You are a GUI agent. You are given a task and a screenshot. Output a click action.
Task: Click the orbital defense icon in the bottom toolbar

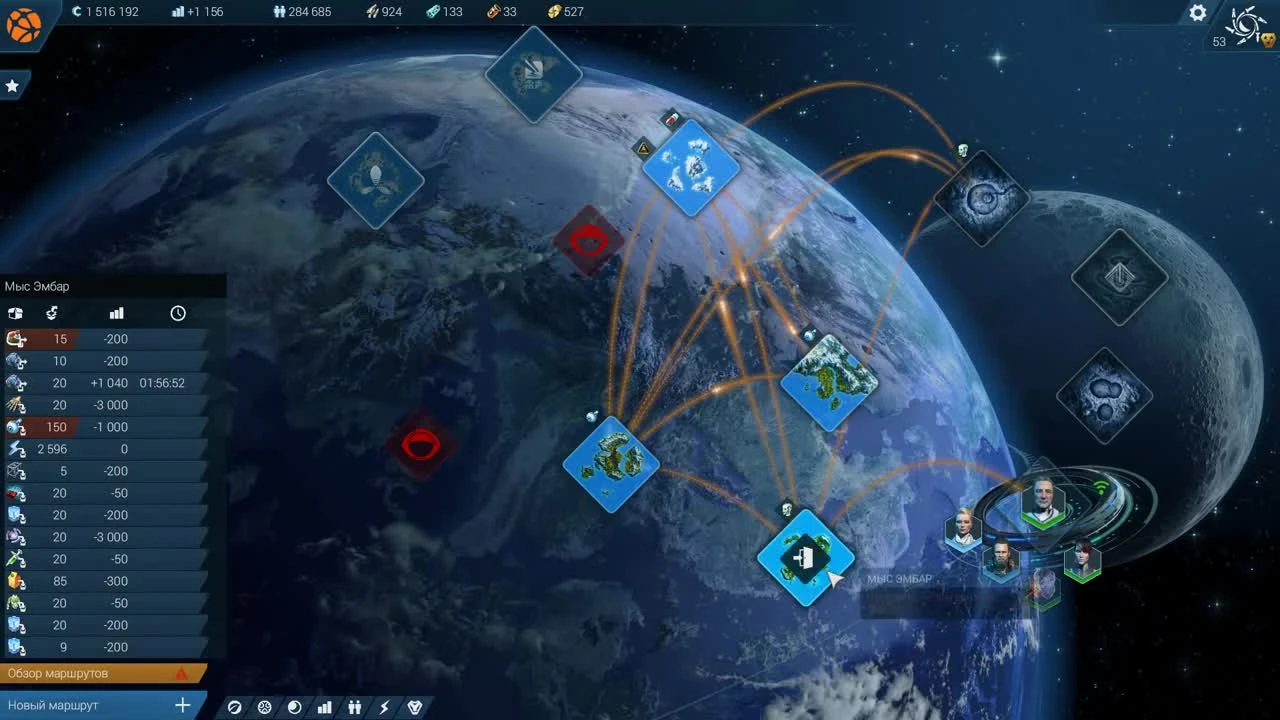414,707
